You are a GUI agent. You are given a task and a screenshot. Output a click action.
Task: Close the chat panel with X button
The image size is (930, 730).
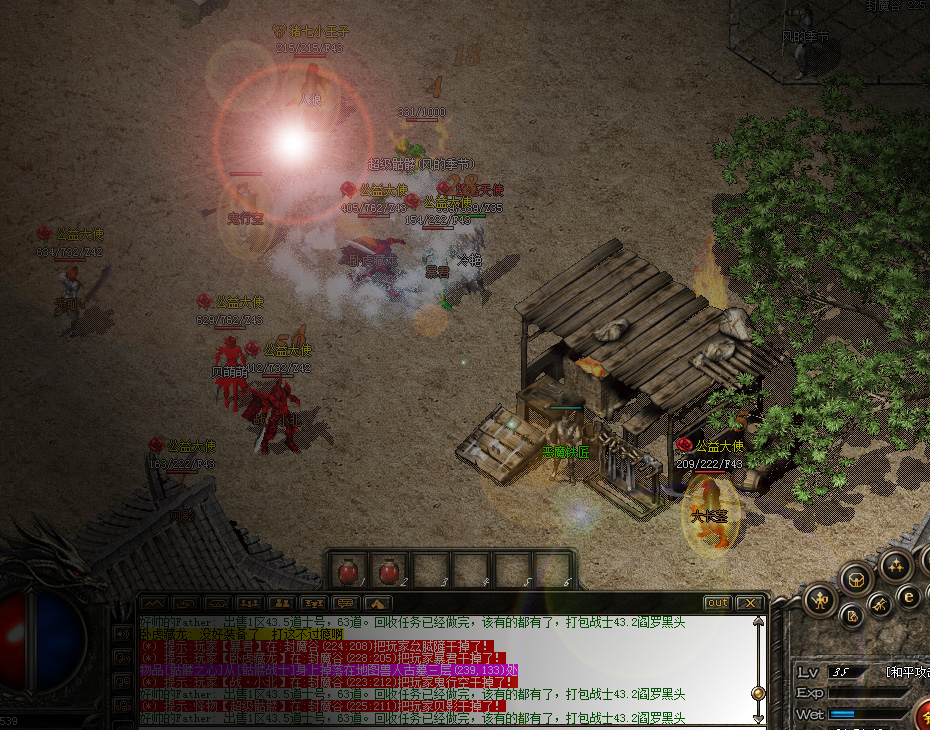tap(749, 603)
